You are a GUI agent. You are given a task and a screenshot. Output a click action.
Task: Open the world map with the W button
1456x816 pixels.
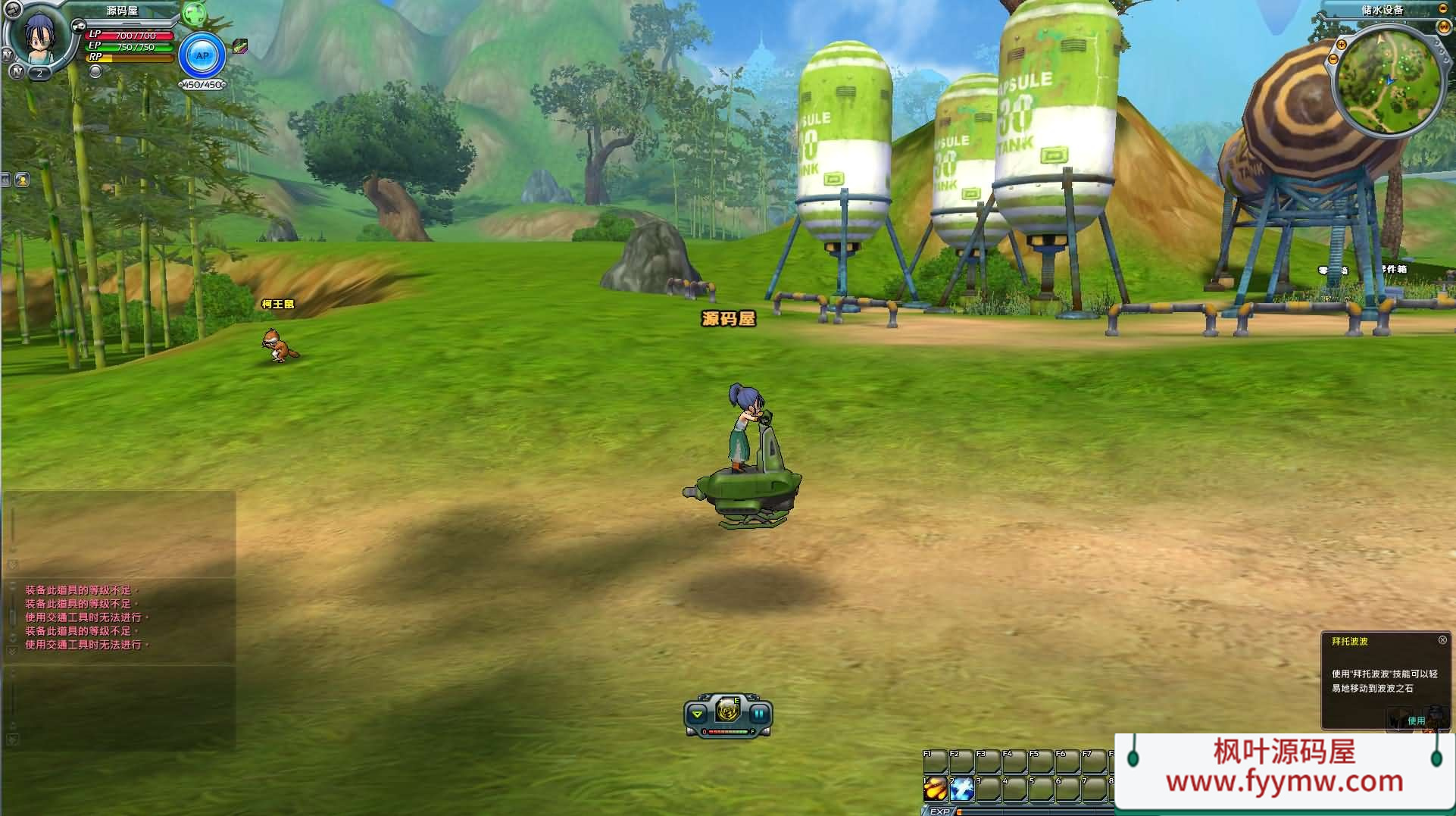[1444, 27]
